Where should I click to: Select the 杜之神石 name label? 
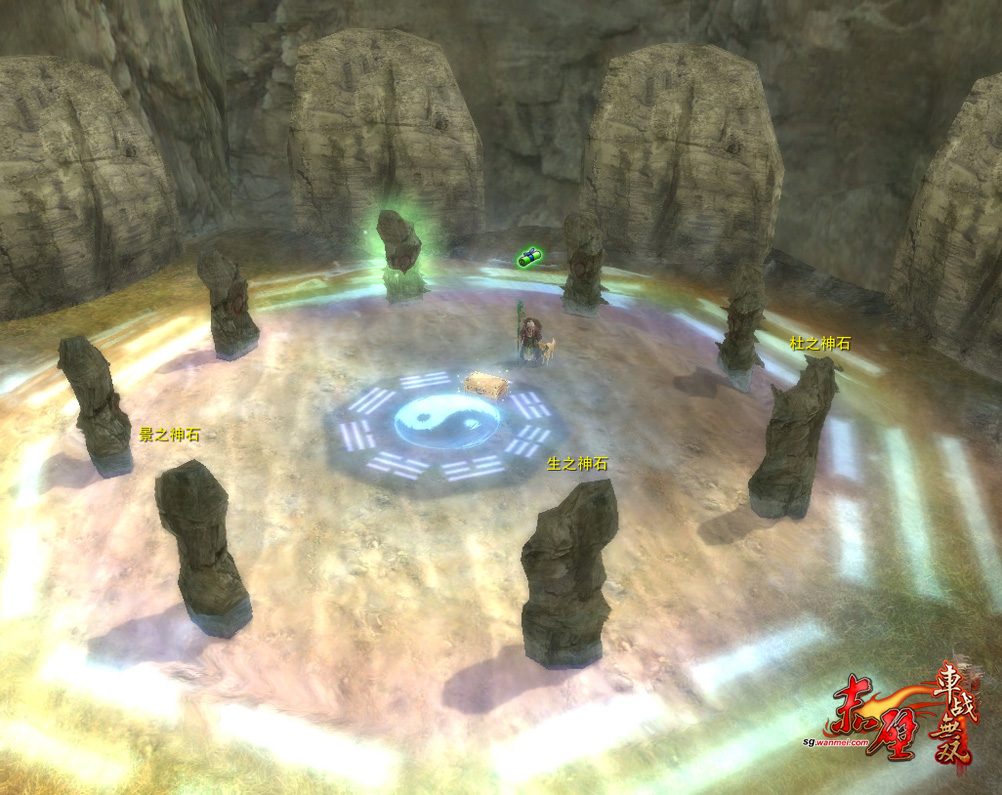click(819, 344)
